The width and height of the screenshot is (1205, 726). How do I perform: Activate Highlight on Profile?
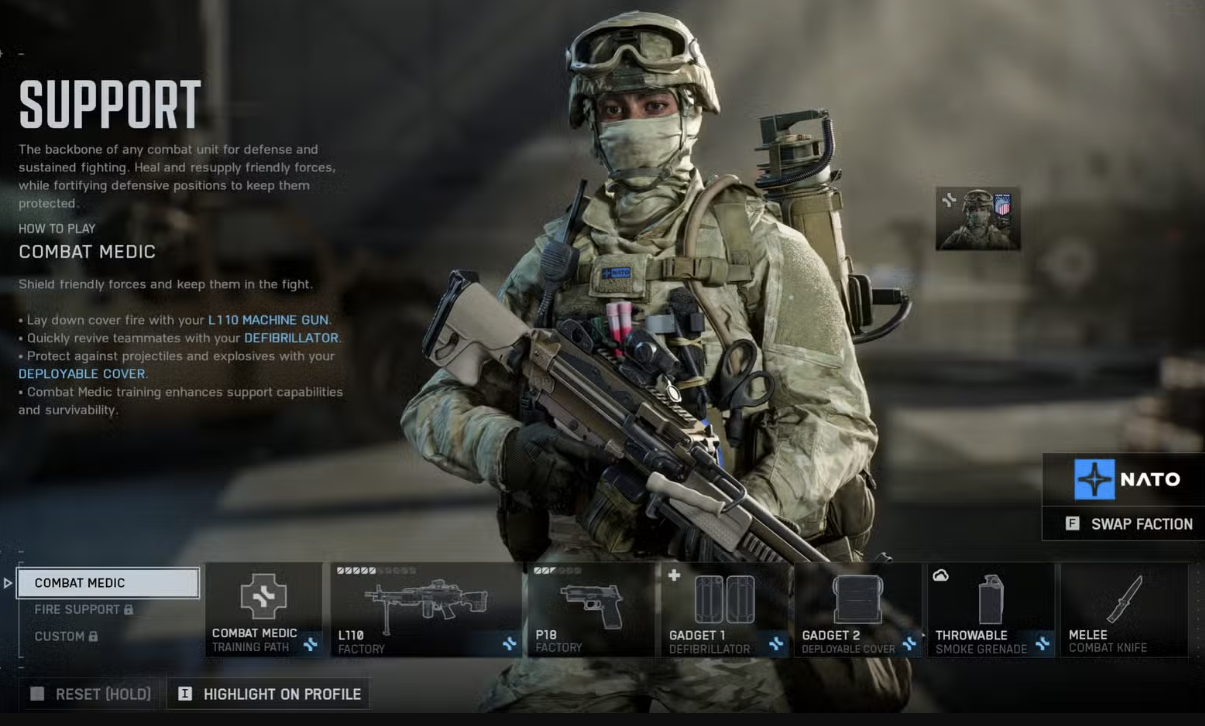click(268, 694)
